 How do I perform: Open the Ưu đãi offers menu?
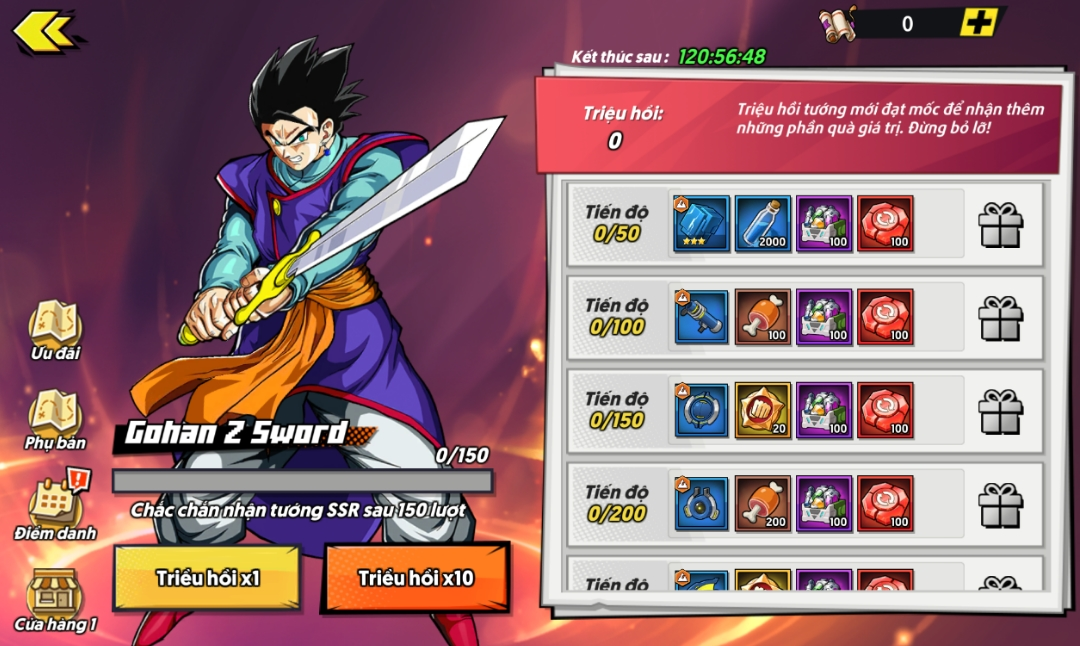(55, 330)
